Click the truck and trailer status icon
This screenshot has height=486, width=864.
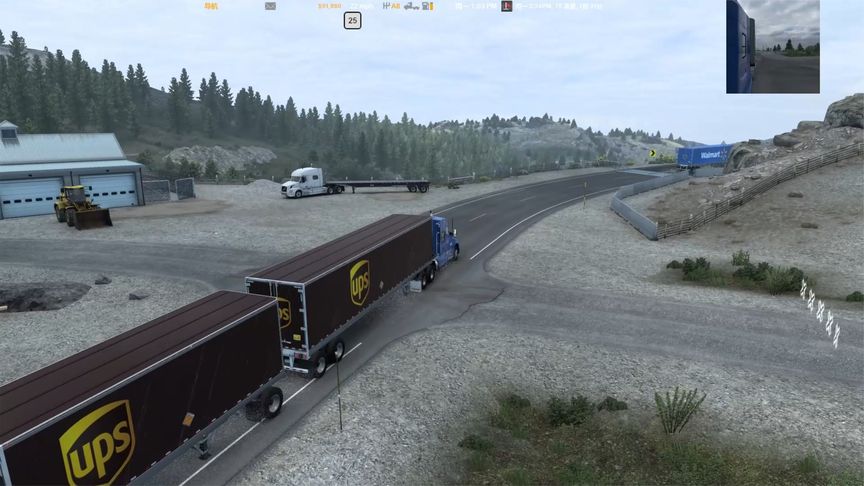[411, 6]
